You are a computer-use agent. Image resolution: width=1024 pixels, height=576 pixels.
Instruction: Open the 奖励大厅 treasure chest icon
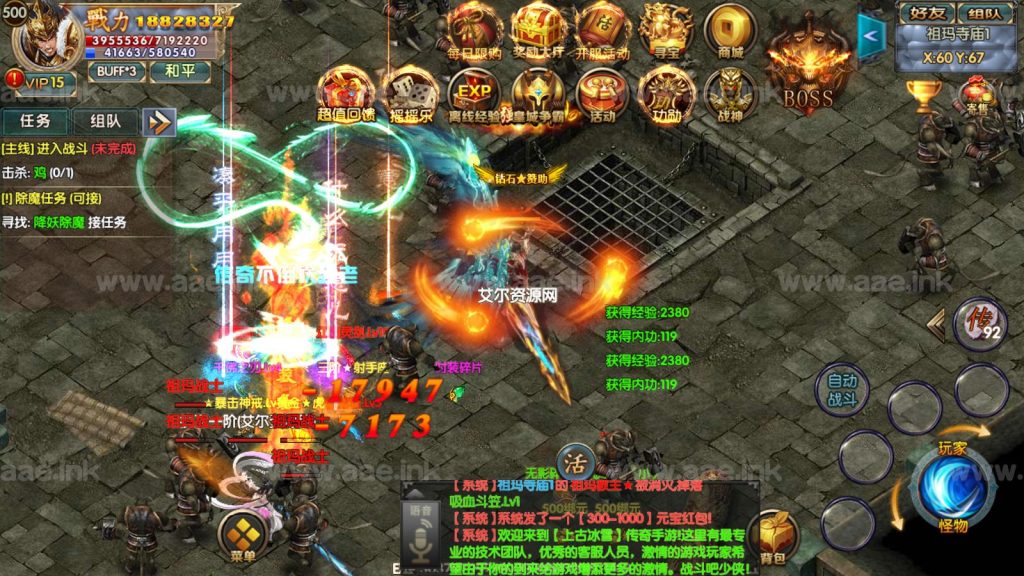click(x=537, y=29)
